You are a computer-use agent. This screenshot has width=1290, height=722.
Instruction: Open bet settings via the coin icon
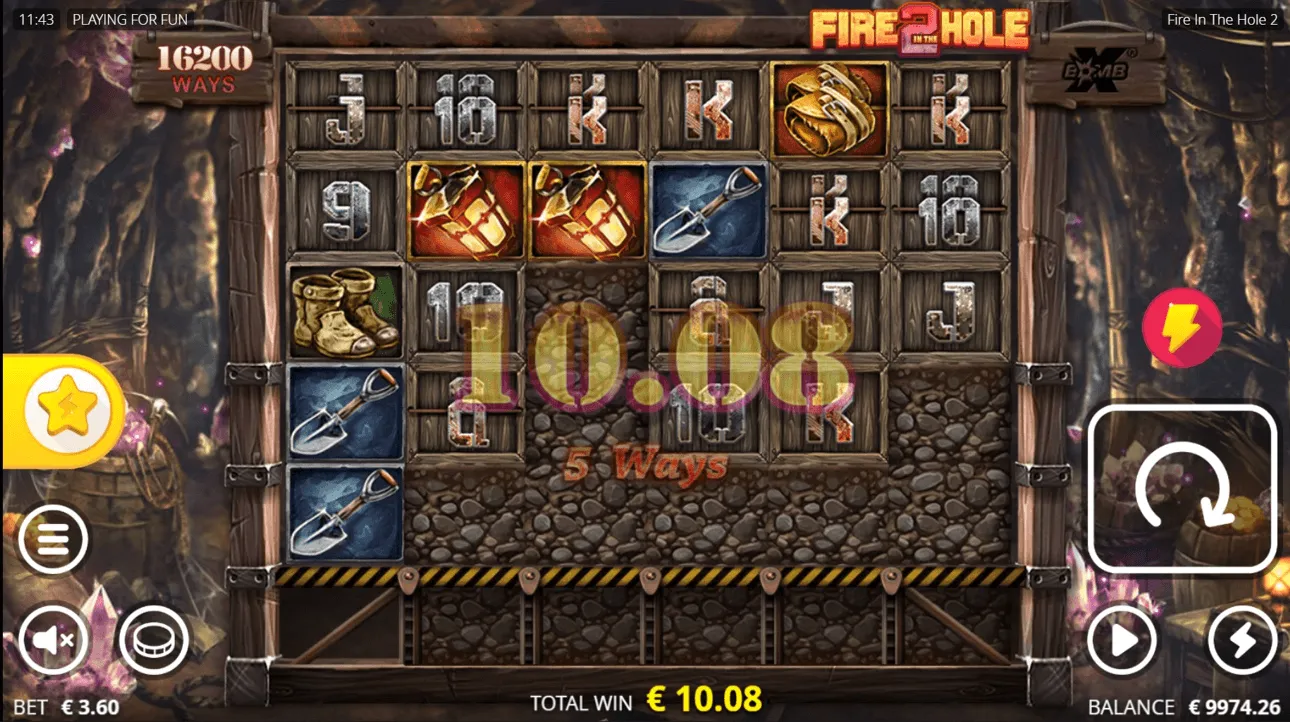(x=155, y=641)
